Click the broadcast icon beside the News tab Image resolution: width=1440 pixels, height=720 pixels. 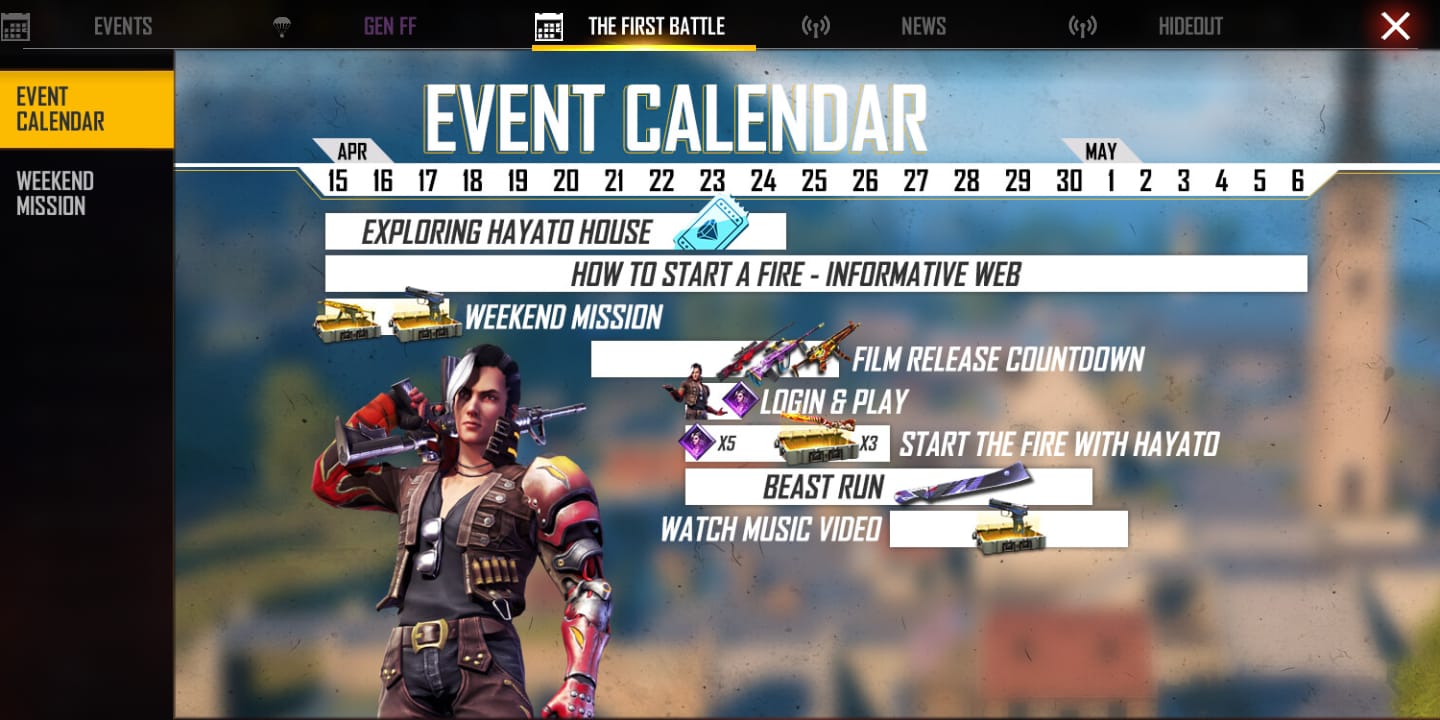(x=817, y=26)
